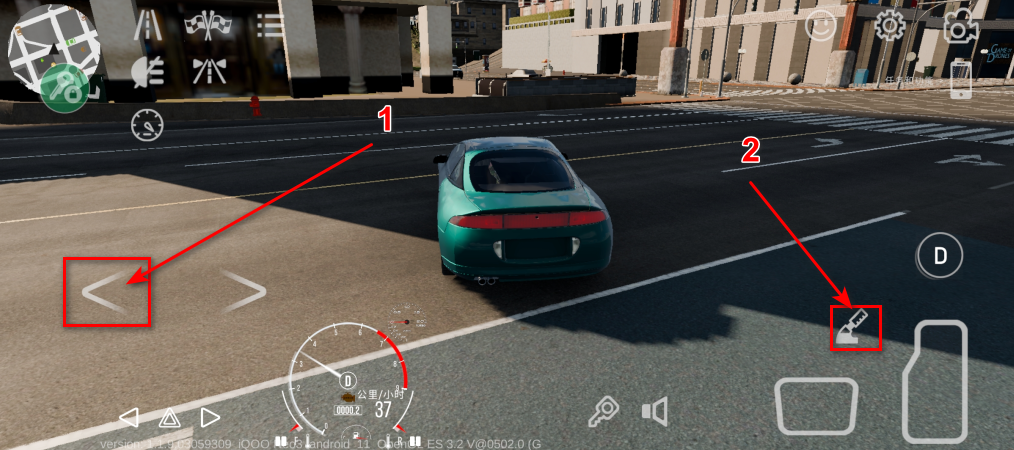This screenshot has width=1014, height=450.
Task: Toggle the headlights icon
Action: pyautogui.click(x=148, y=70)
